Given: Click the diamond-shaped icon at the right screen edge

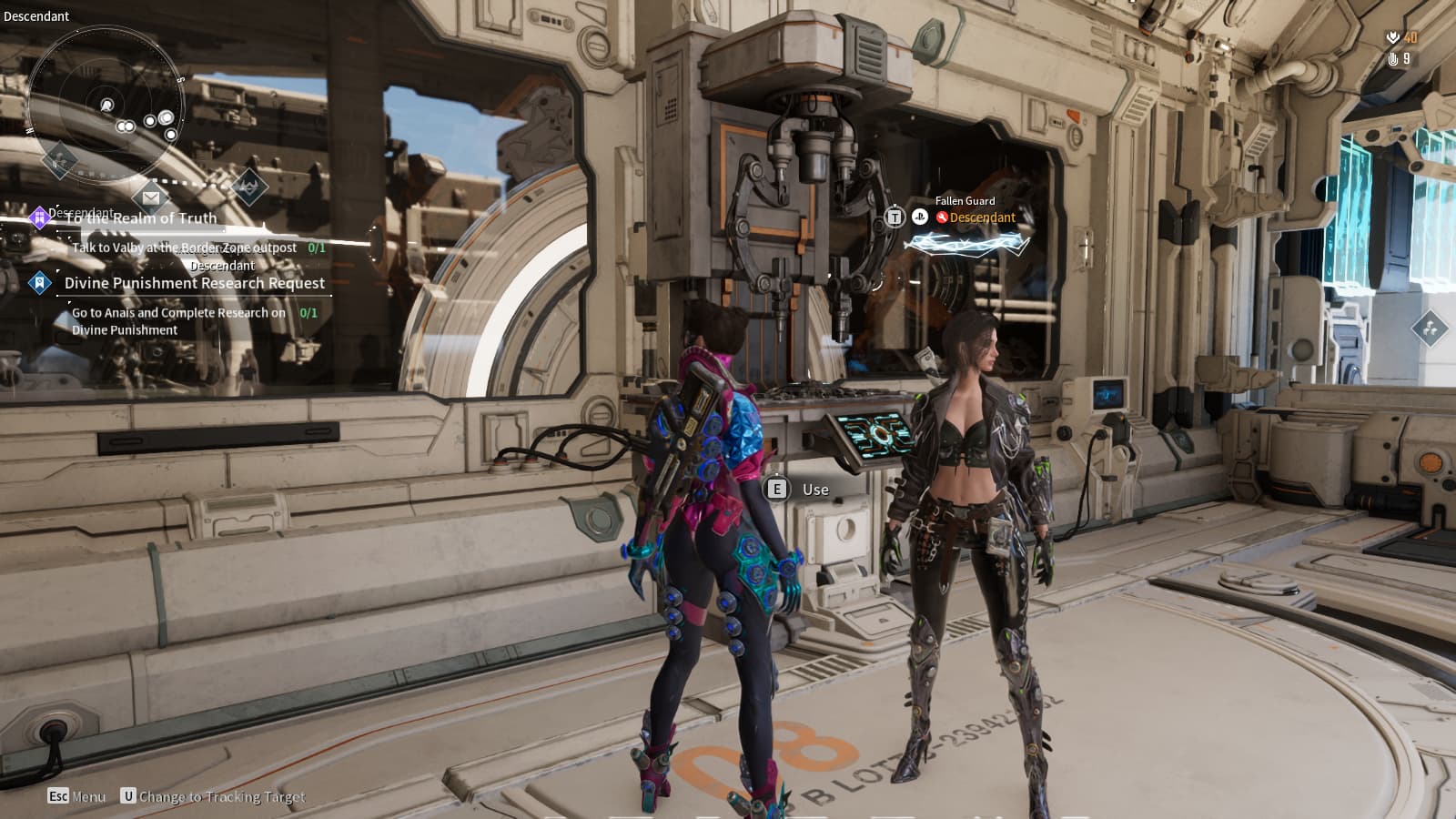Looking at the screenshot, I should (1429, 328).
